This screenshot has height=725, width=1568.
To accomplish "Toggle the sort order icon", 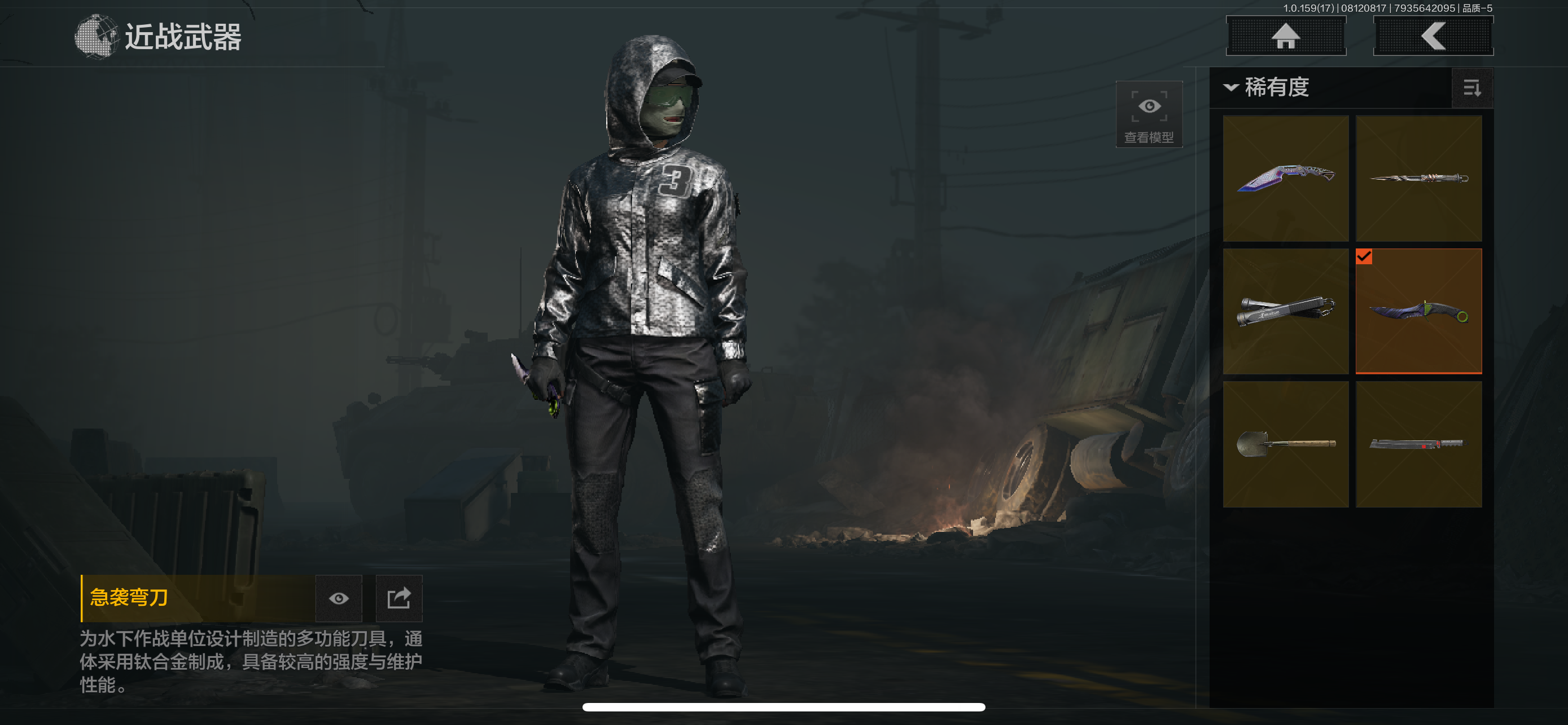I will coord(1471,88).
